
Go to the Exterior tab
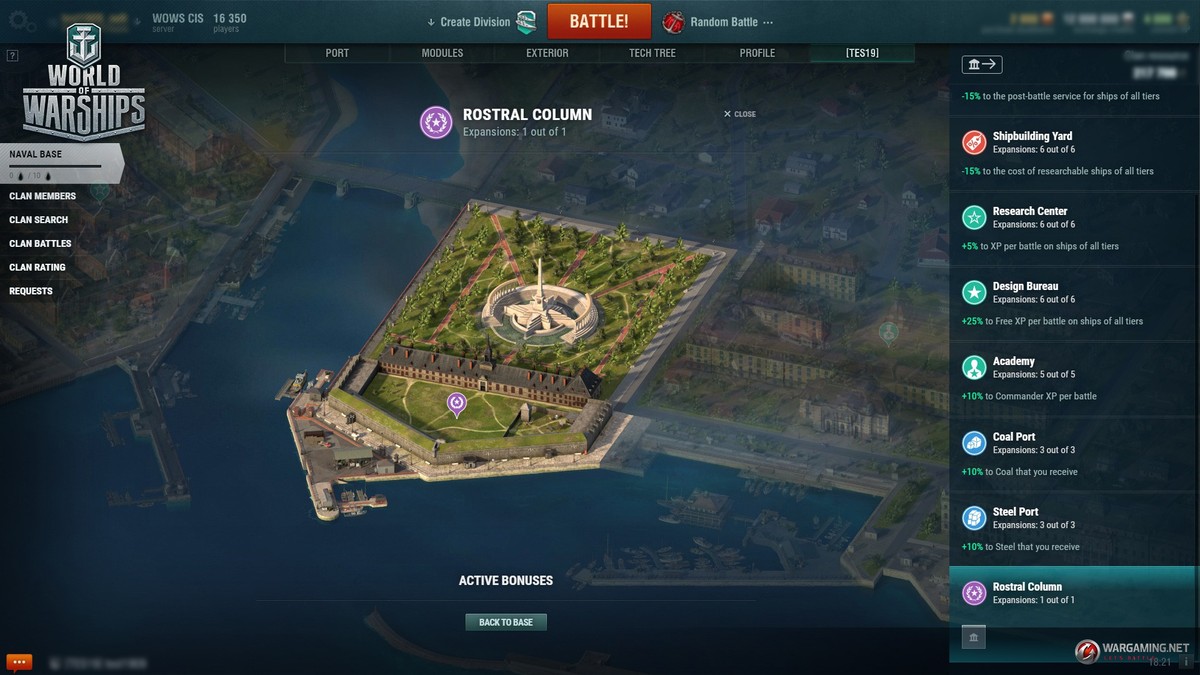tap(547, 53)
